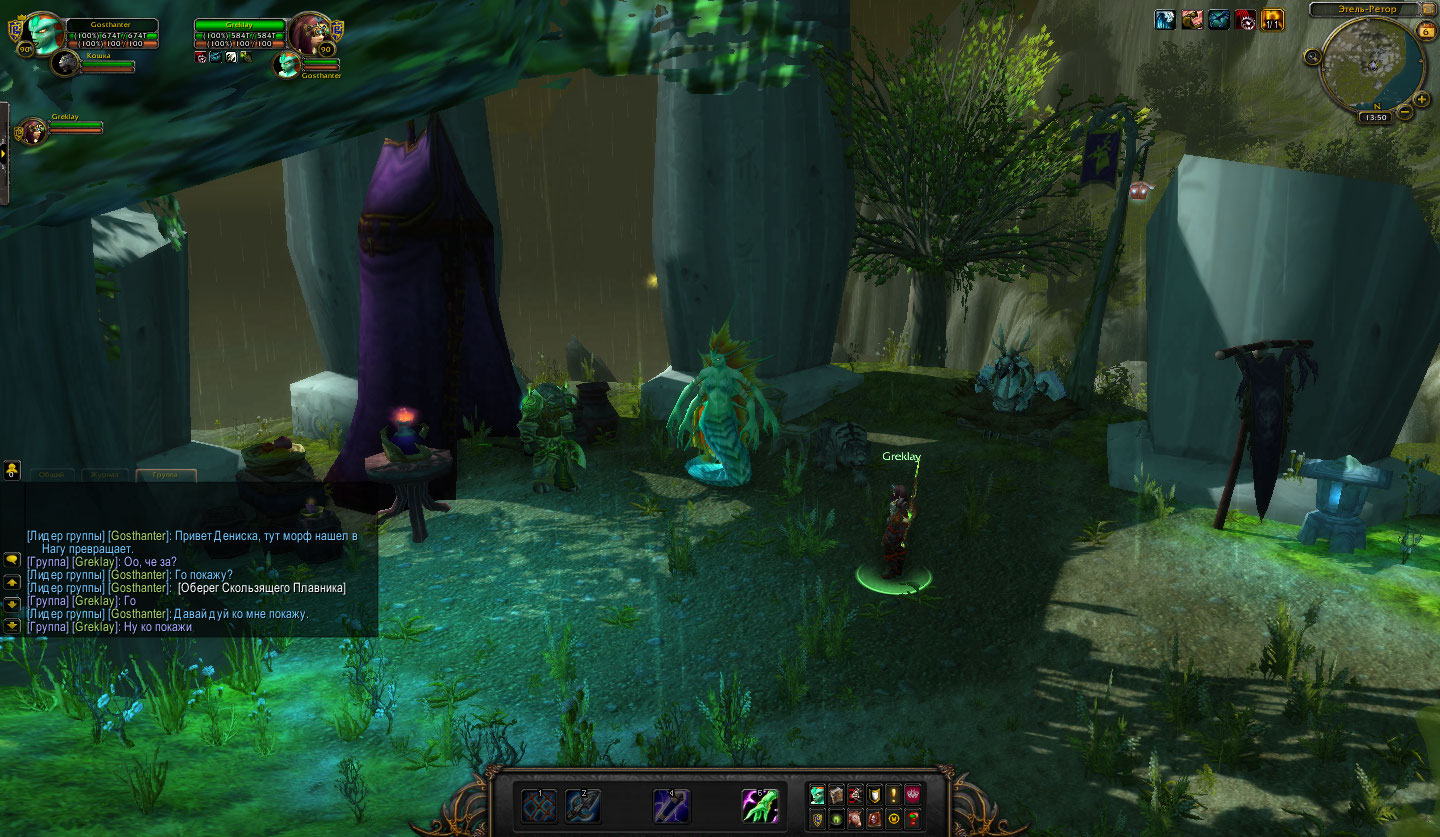Zoom in the minimap with plus button
Viewport: 1440px width, 837px height.
coord(1422,99)
